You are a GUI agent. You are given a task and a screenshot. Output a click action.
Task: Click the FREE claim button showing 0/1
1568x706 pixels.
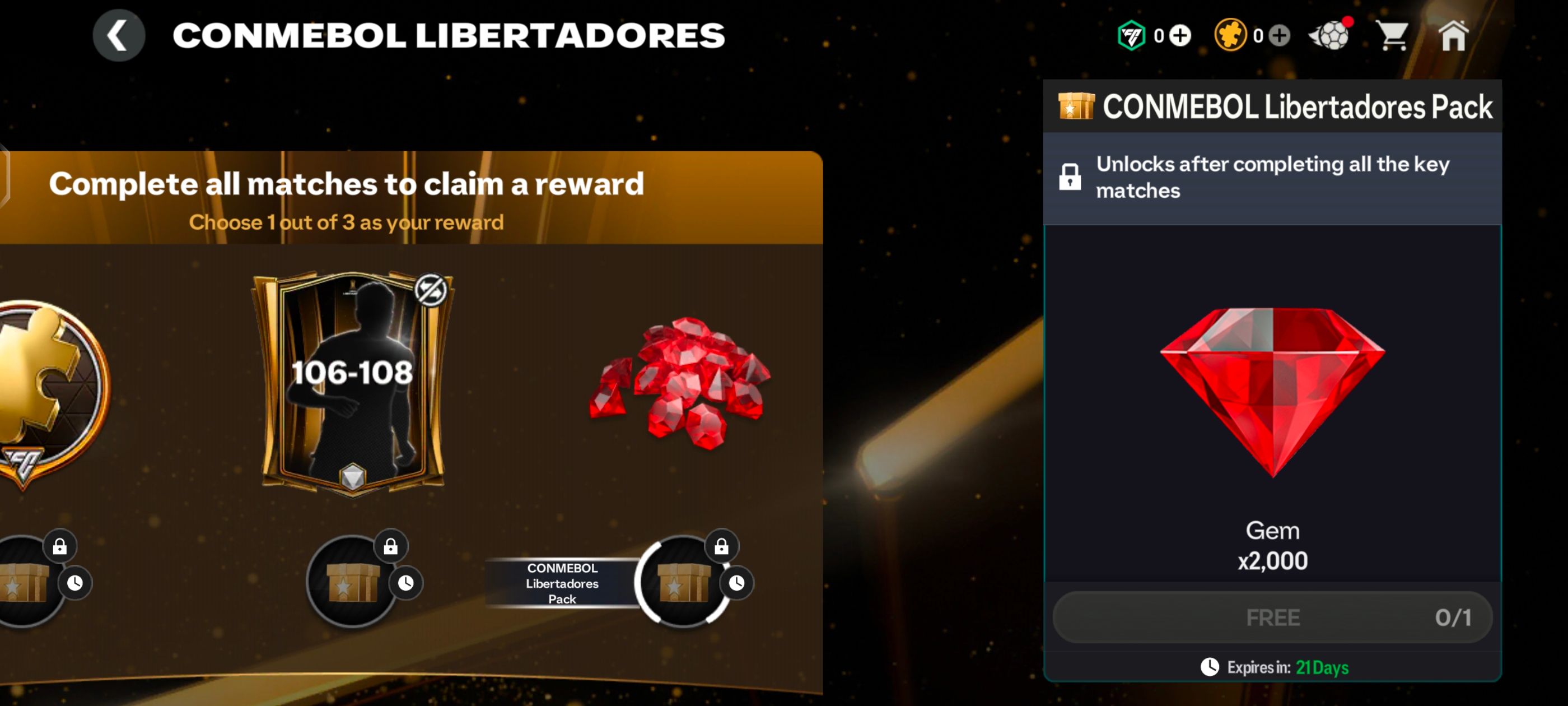tap(1272, 617)
